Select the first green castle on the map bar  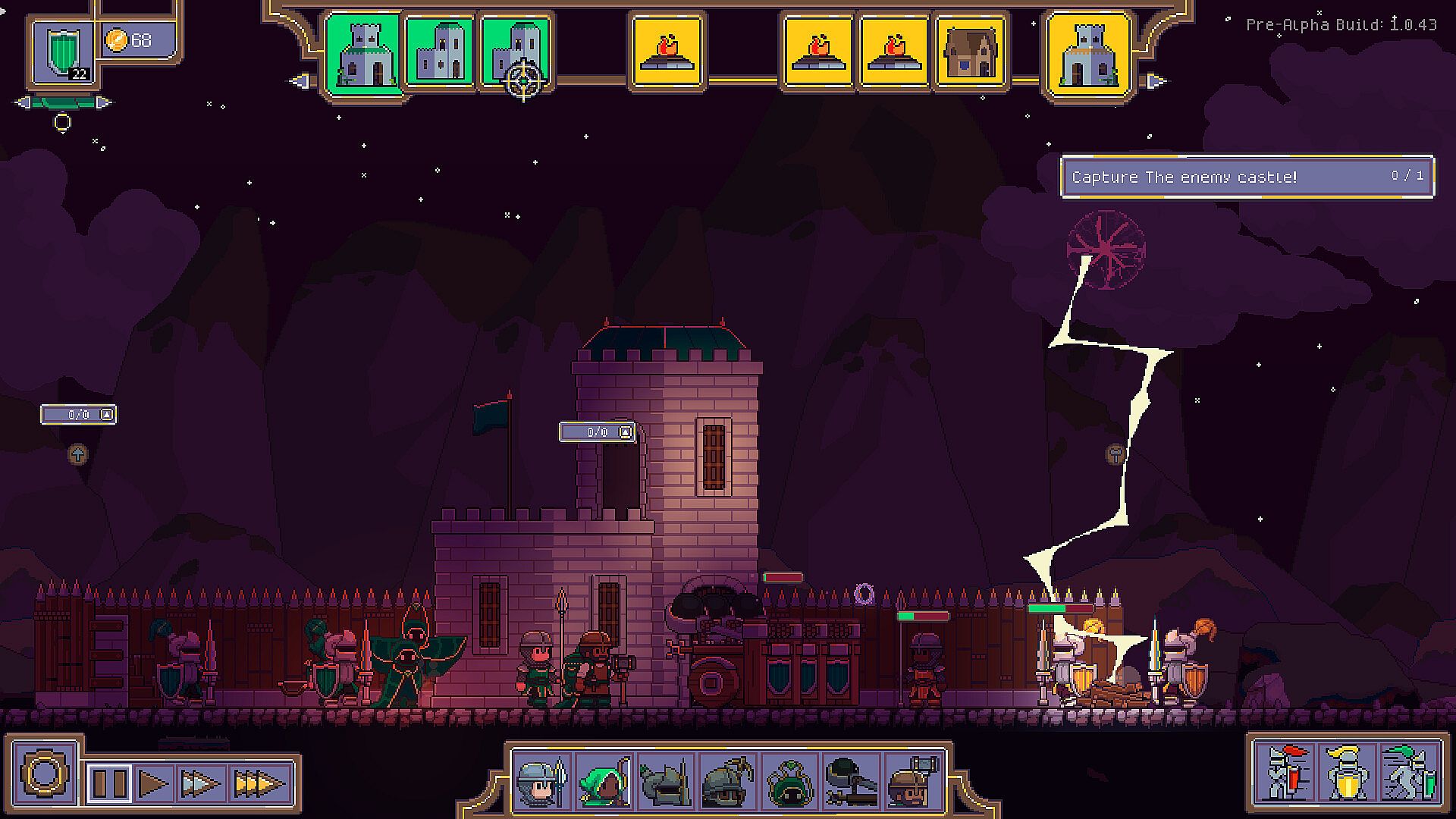pos(363,52)
